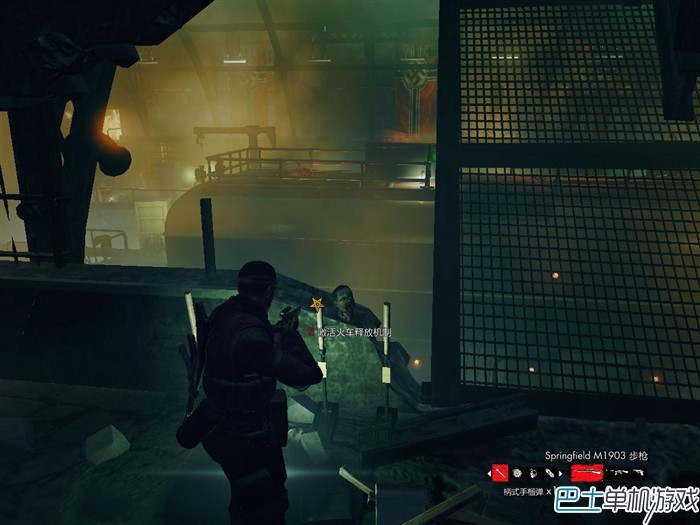700x525 pixels.
Task: Choose the round land mine icon
Action: click(517, 473)
